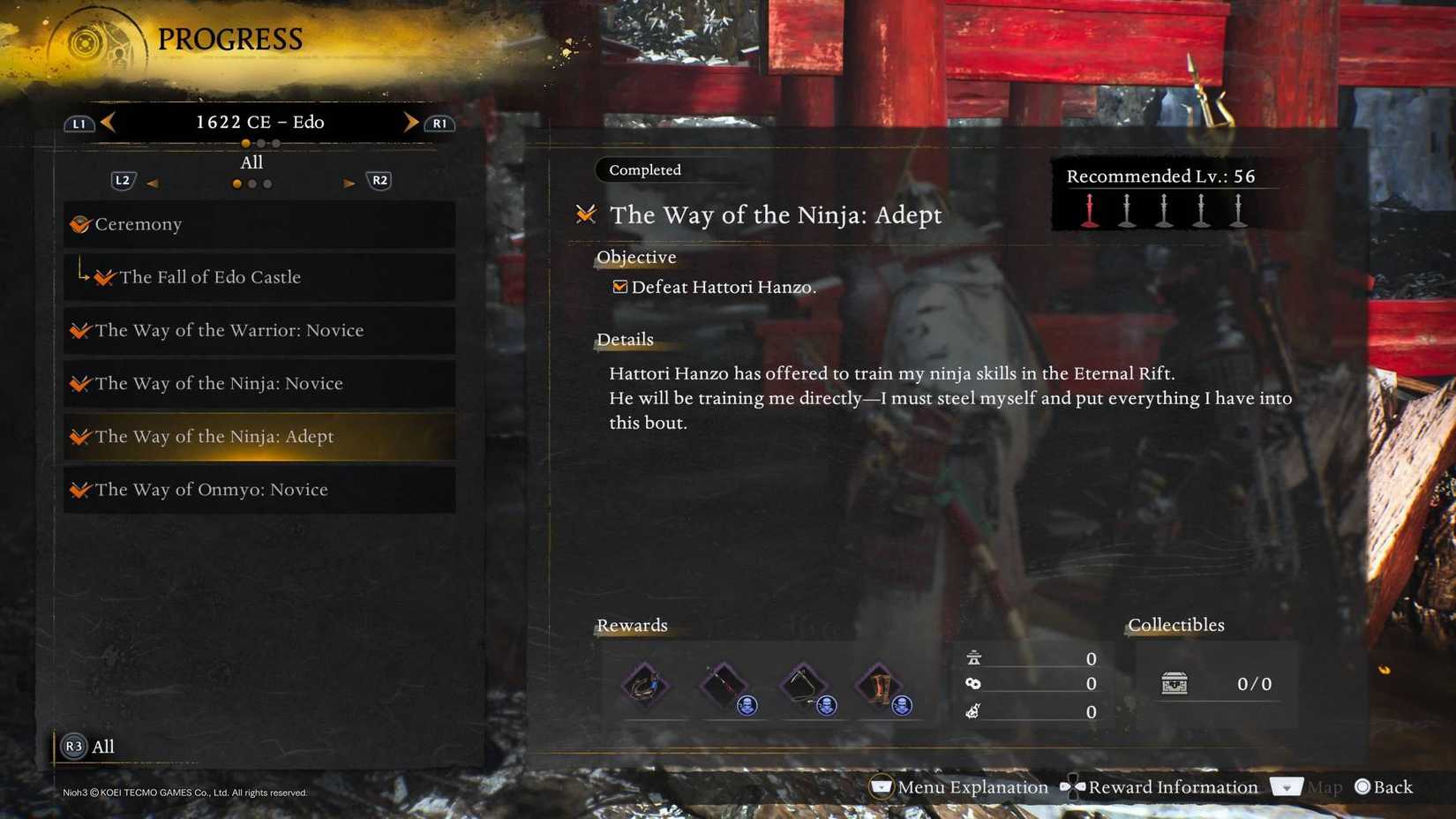
Task: Click the cogwheel currency icon in Rewards section
Action: [x=972, y=683]
